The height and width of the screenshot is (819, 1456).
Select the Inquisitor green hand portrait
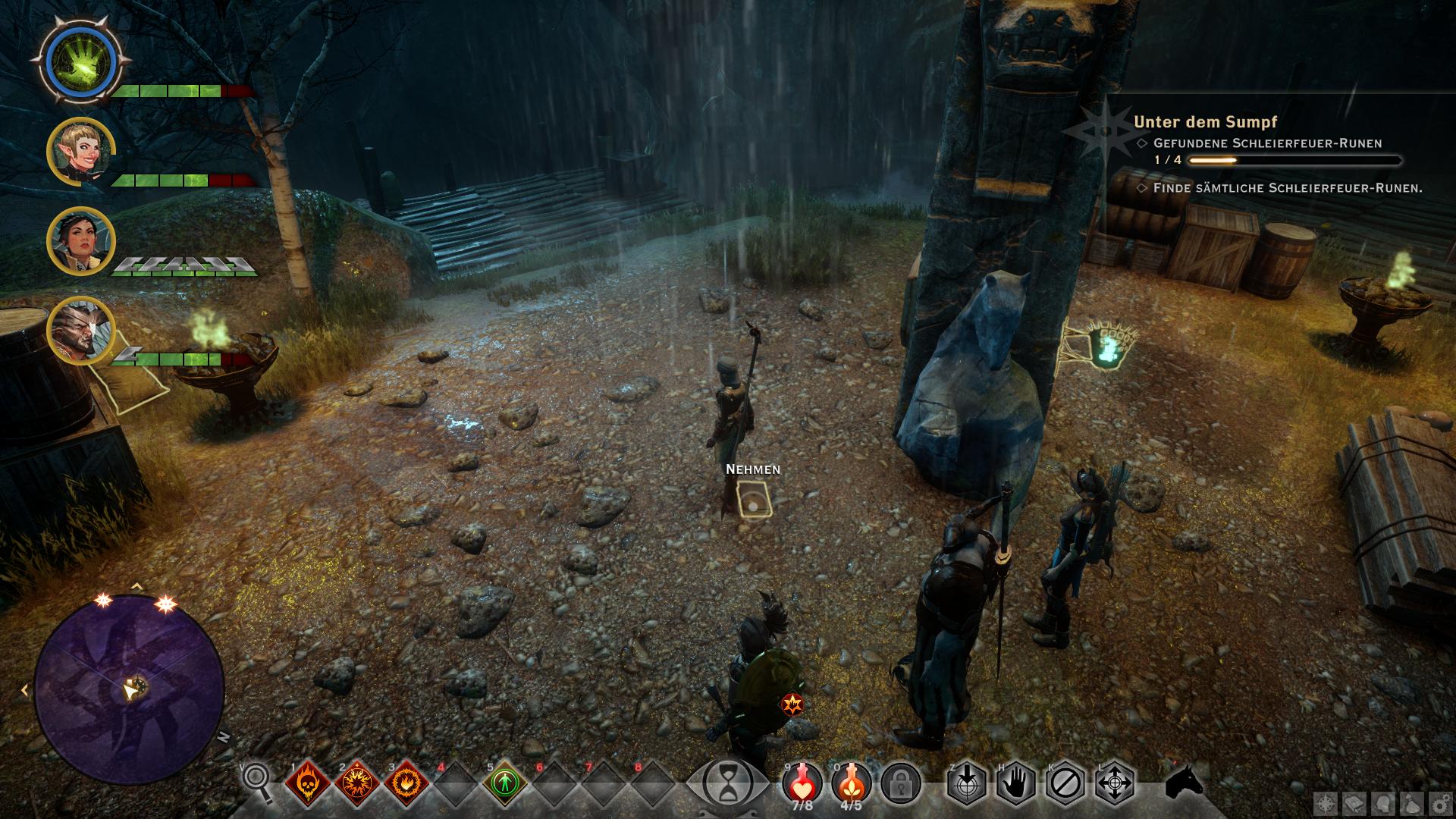(80, 60)
